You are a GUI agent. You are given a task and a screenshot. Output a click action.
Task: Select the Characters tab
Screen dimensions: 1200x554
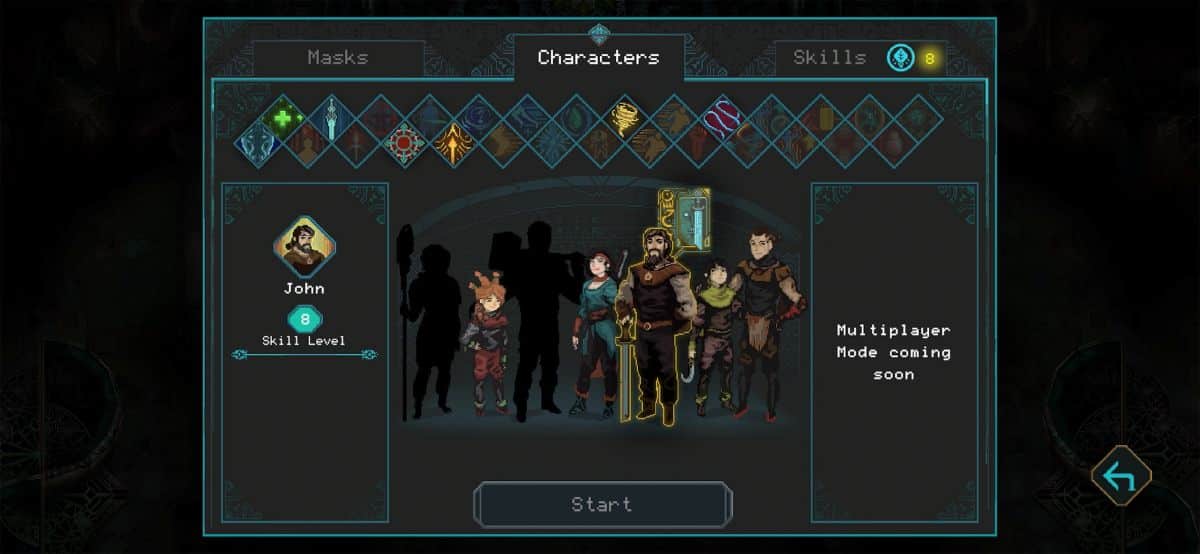pos(598,58)
